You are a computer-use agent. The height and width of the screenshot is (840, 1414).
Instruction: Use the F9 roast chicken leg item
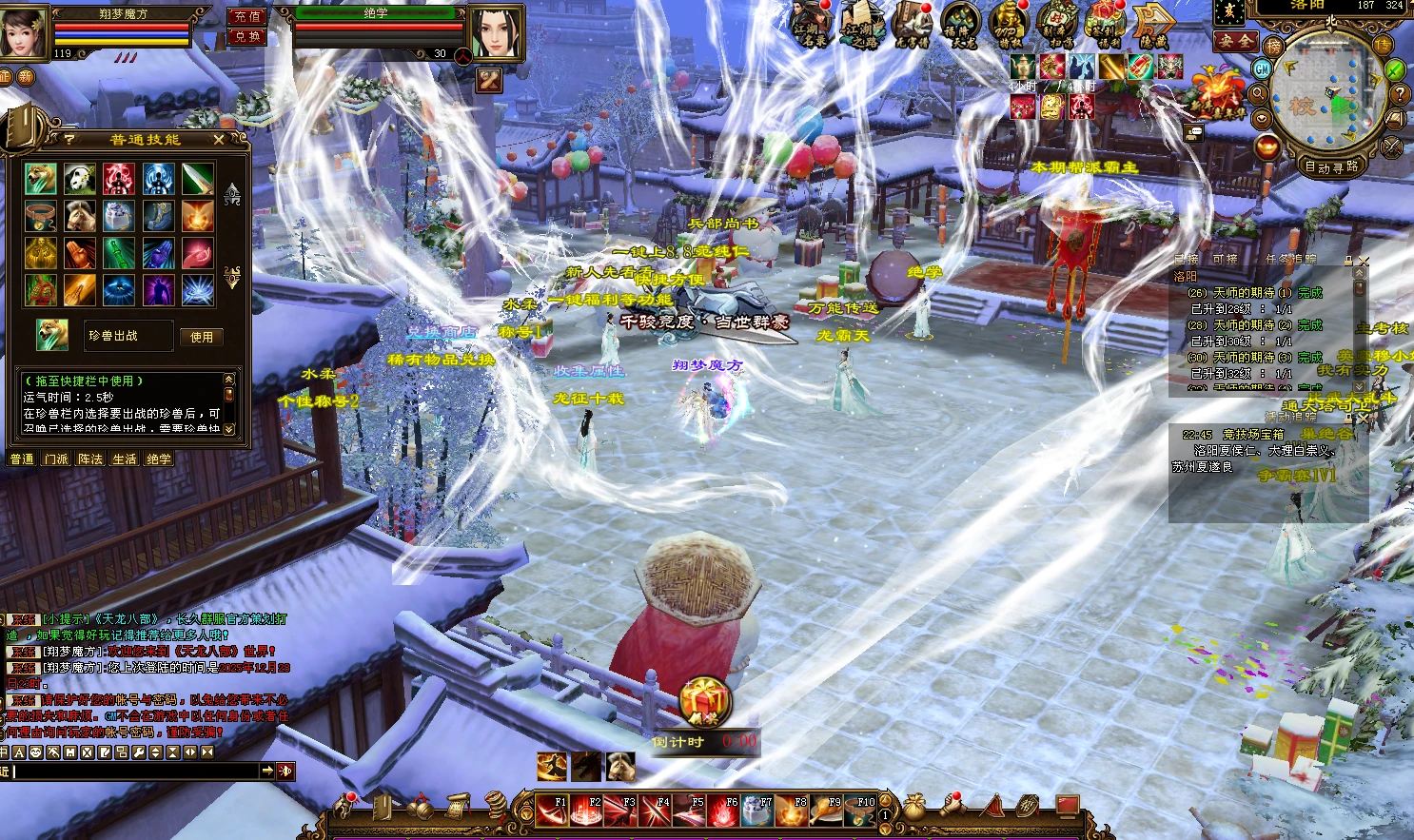tap(825, 810)
